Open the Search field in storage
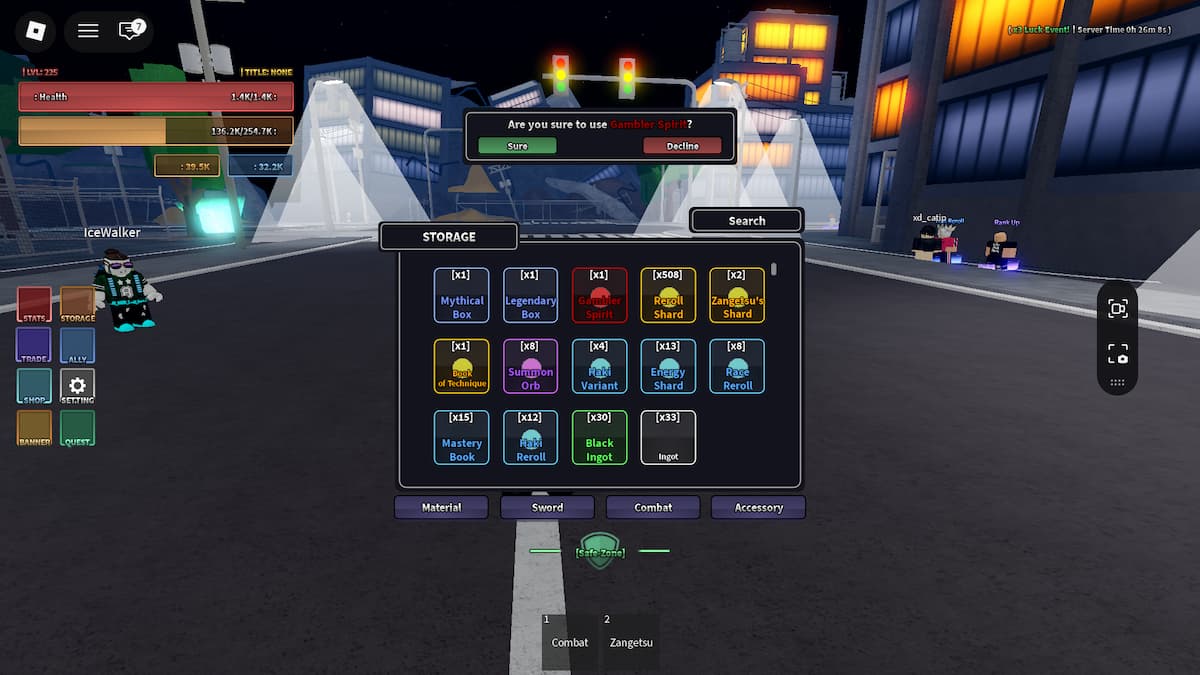 (746, 221)
